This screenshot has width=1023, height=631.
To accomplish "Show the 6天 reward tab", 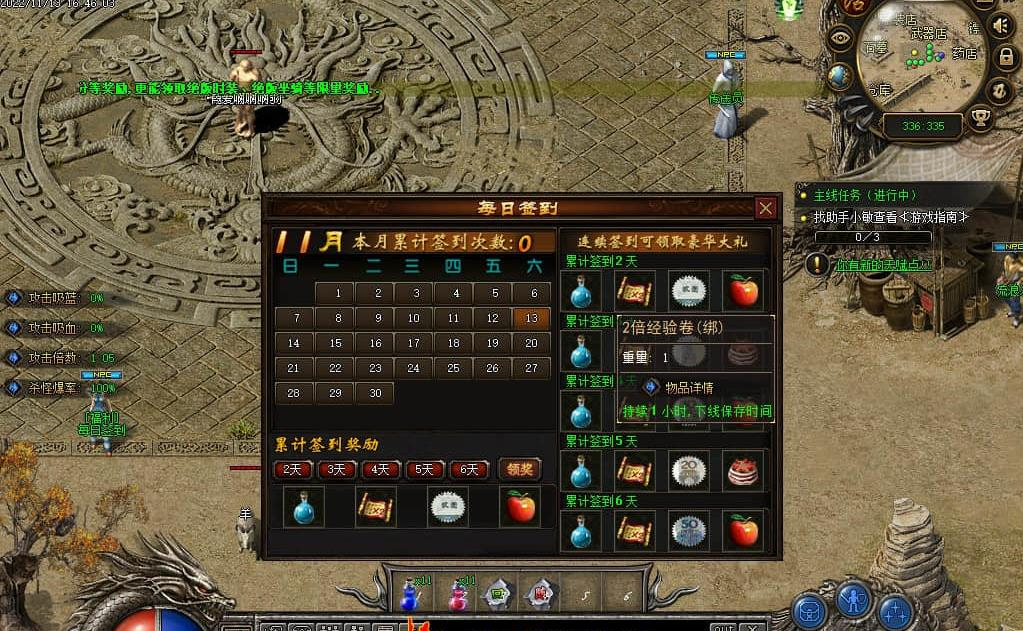I will point(469,470).
